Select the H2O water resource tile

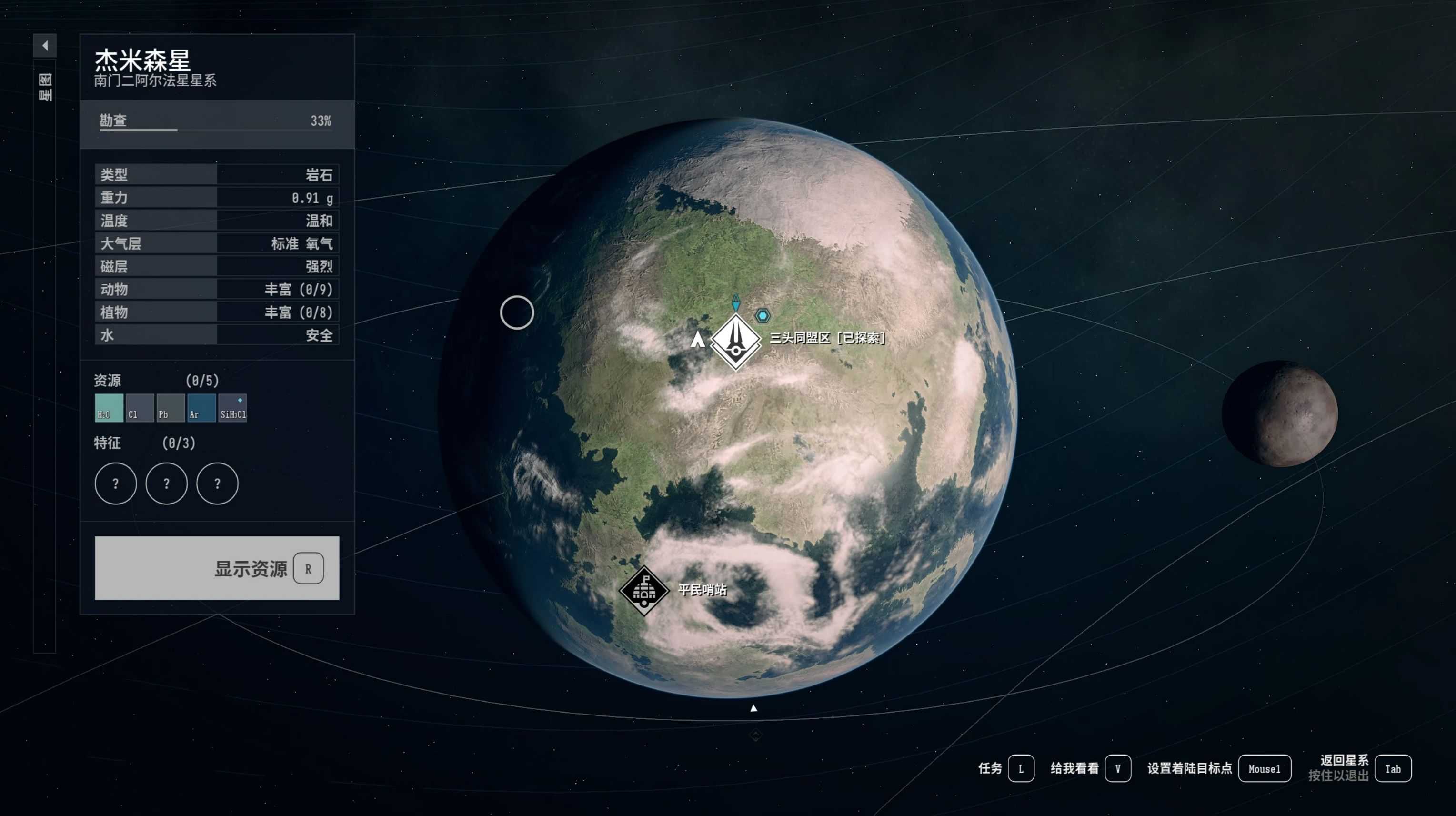(x=109, y=408)
